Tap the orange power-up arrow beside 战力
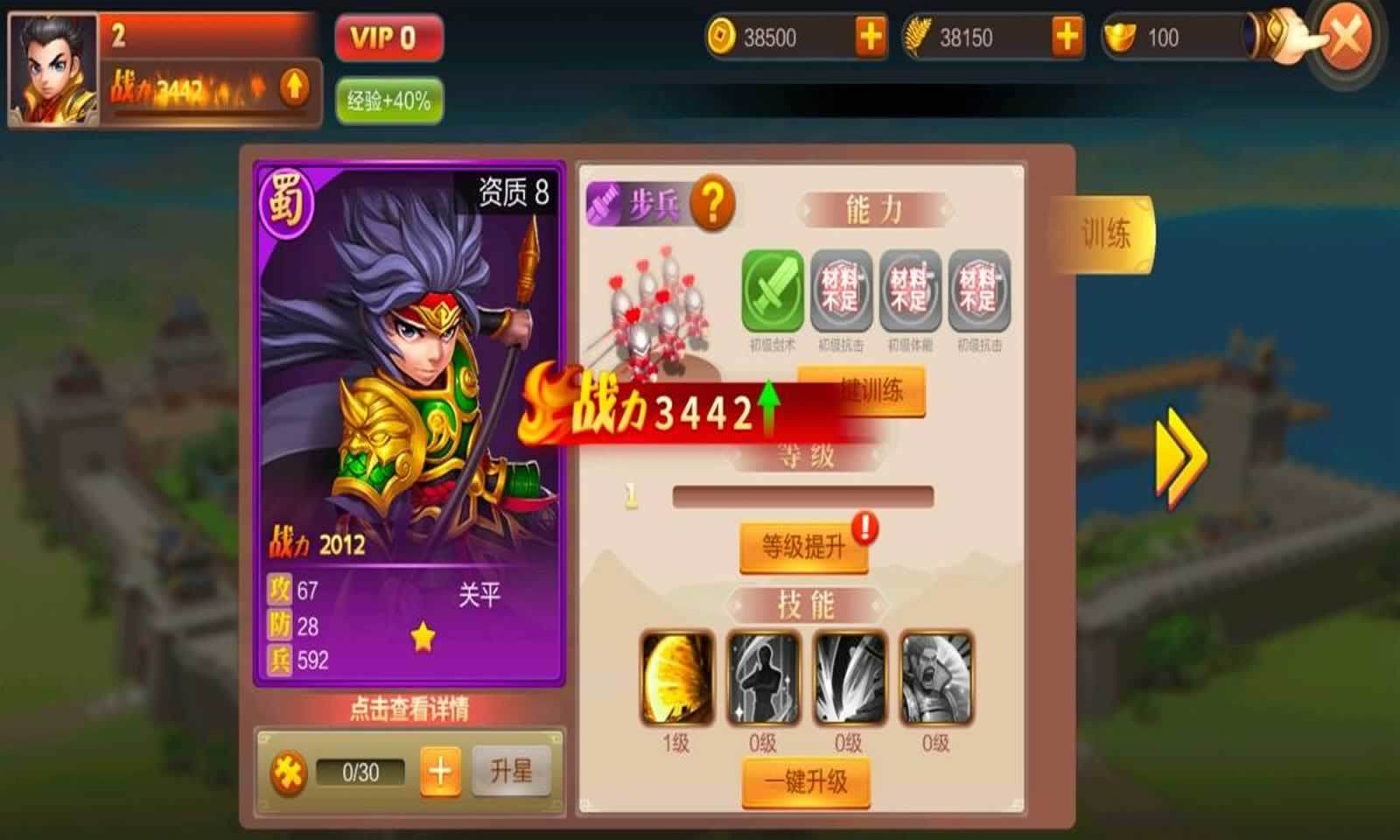The width and height of the screenshot is (1400, 840). 294,87
